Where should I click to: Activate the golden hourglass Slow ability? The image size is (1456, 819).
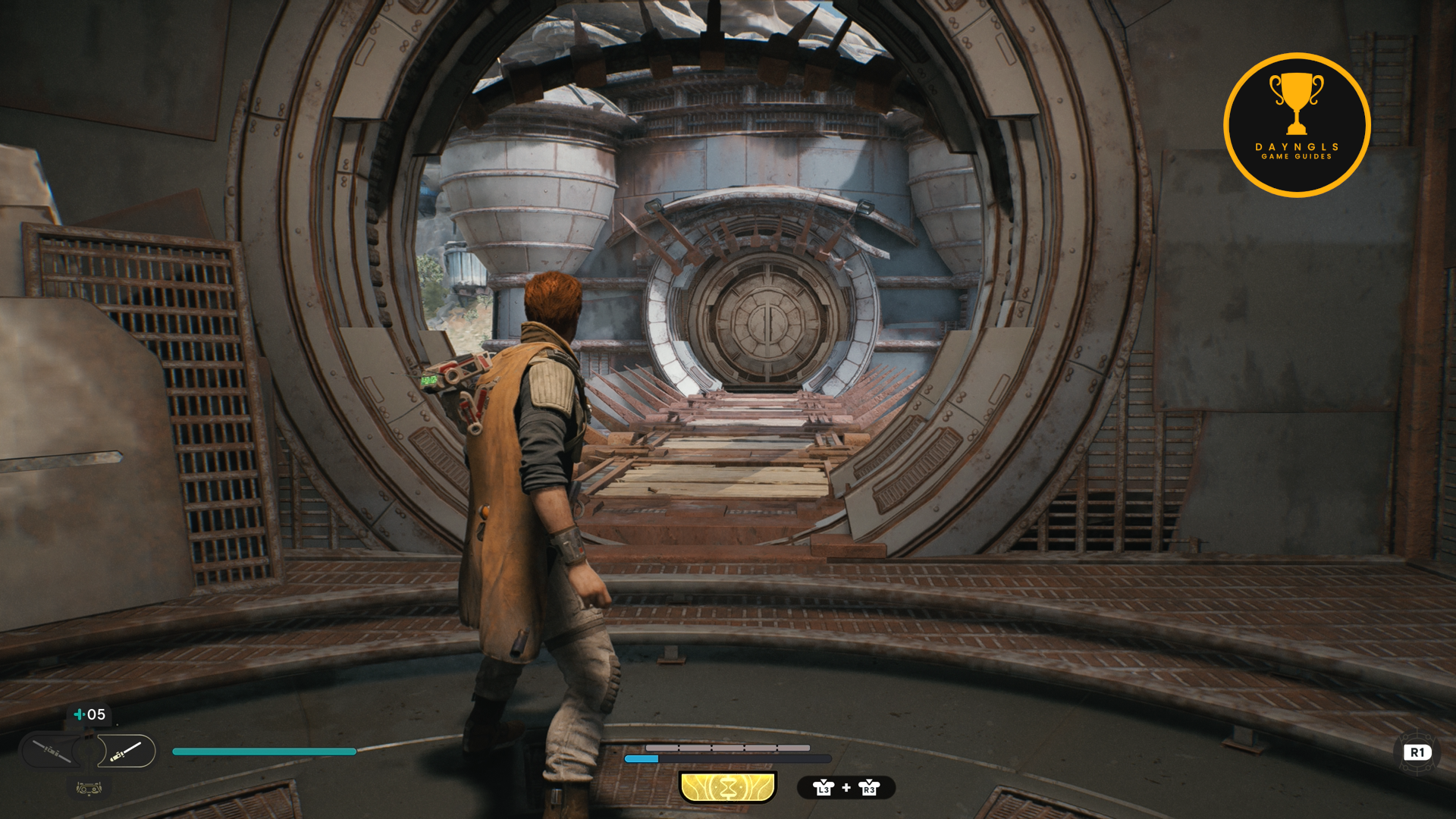click(x=727, y=787)
